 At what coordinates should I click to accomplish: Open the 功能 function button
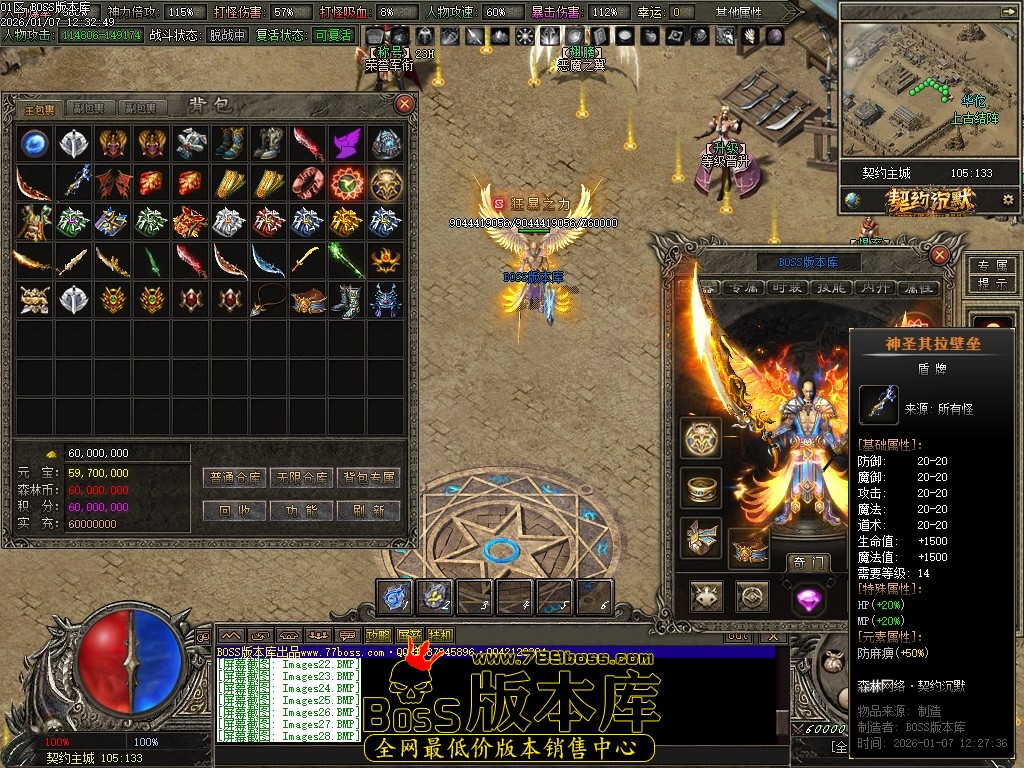pos(302,510)
